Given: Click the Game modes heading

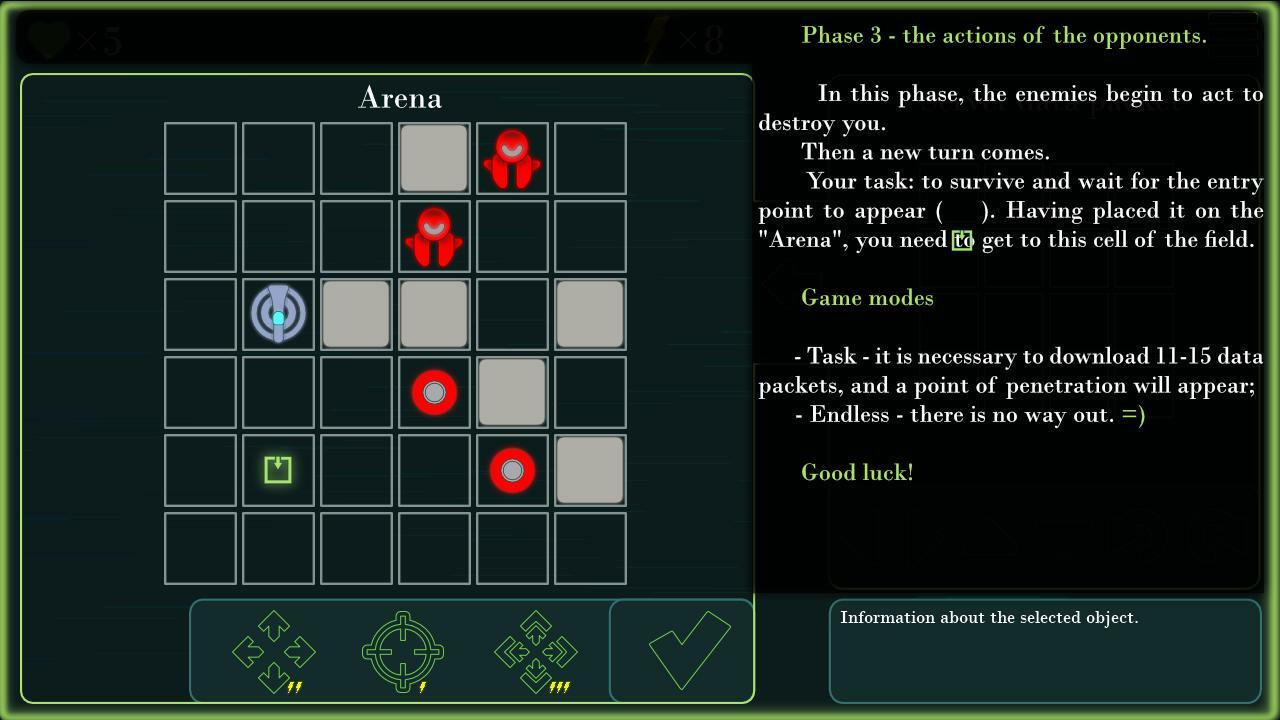Looking at the screenshot, I should (x=867, y=297).
